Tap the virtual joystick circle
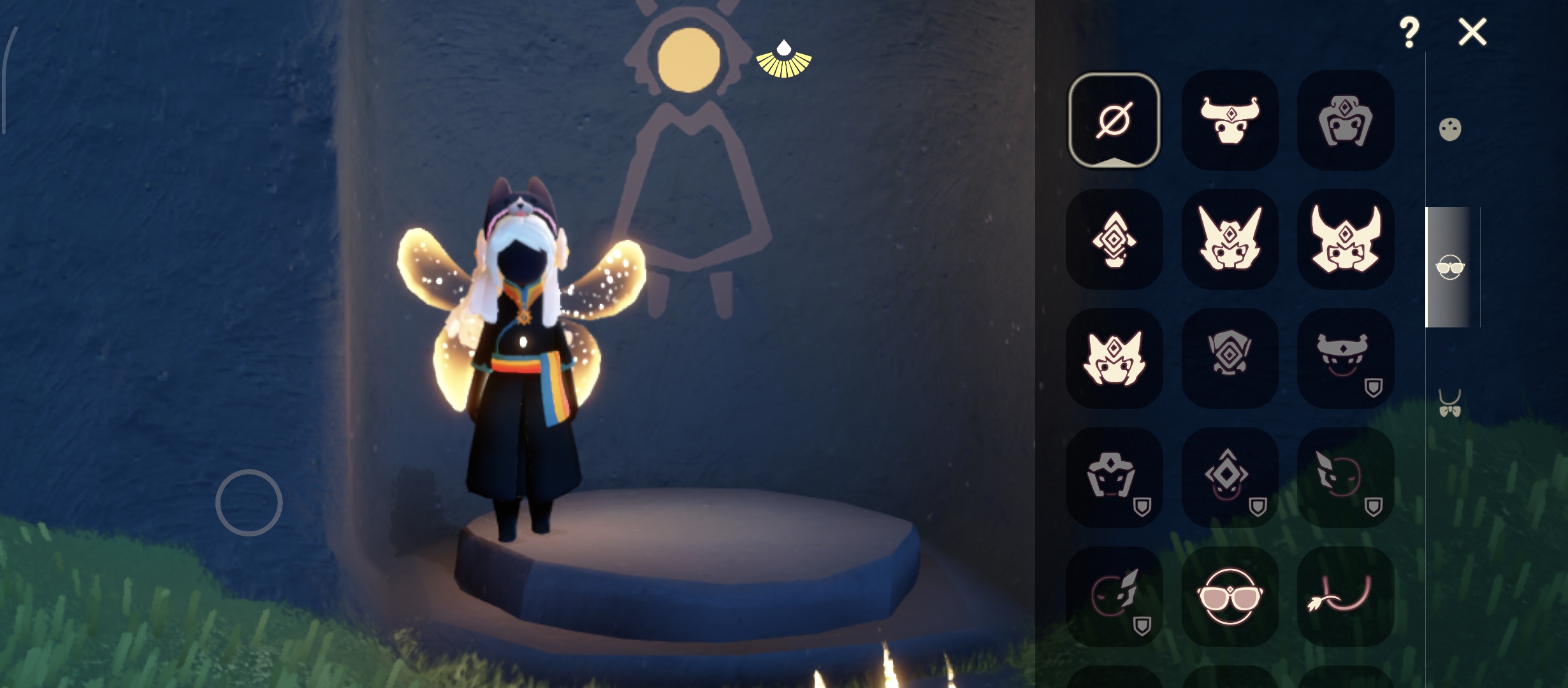The width and height of the screenshot is (1568, 688). pos(249,503)
